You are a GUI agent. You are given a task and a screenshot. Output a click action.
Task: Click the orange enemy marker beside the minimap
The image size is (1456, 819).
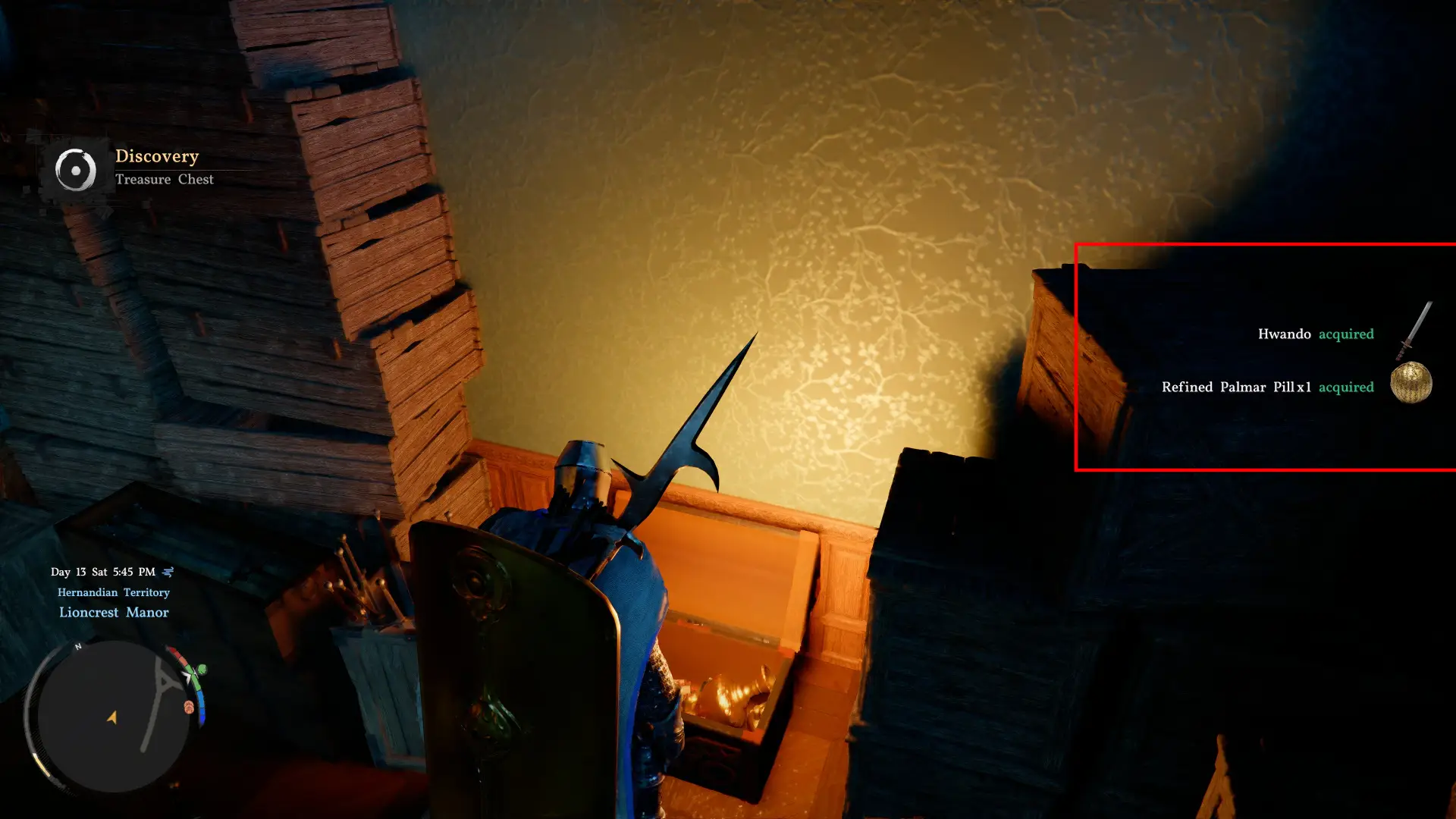pyautogui.click(x=189, y=707)
